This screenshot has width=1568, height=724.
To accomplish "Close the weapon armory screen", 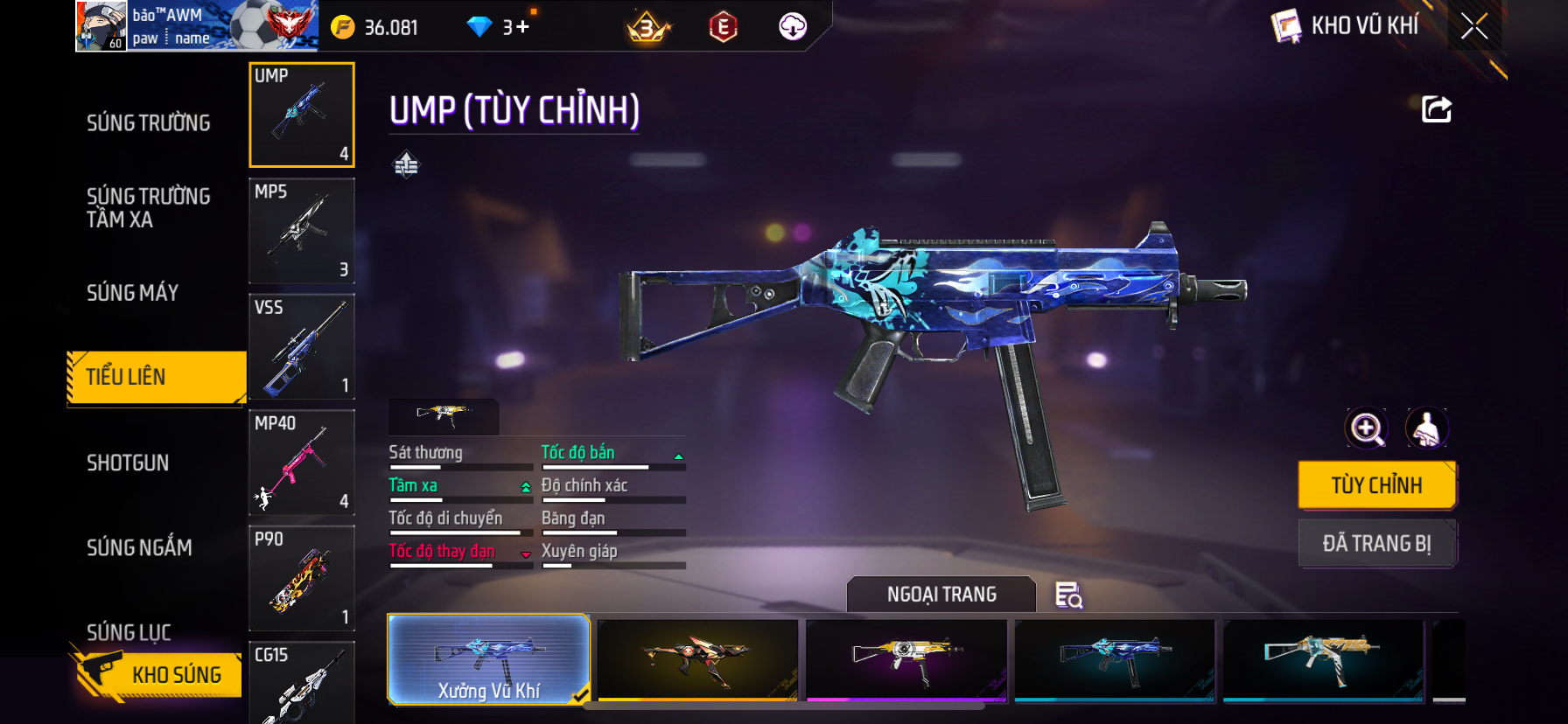I will pyautogui.click(x=1474, y=27).
